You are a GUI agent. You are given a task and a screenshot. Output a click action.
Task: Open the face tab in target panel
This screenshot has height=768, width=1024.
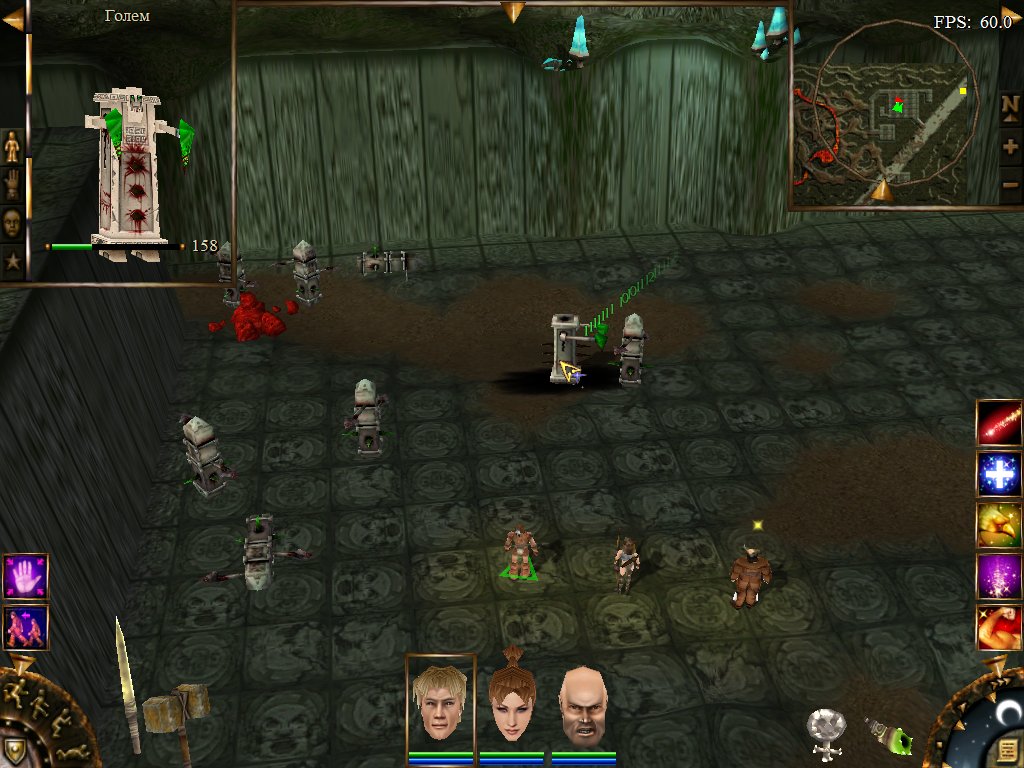click(x=12, y=223)
